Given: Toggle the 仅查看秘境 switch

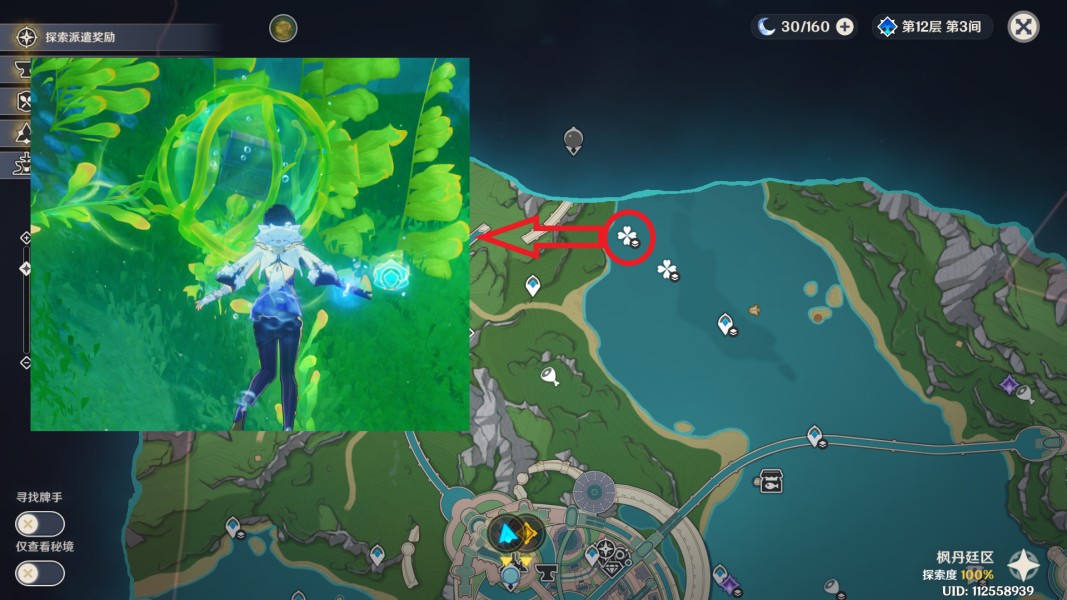Looking at the screenshot, I should pyautogui.click(x=40, y=573).
